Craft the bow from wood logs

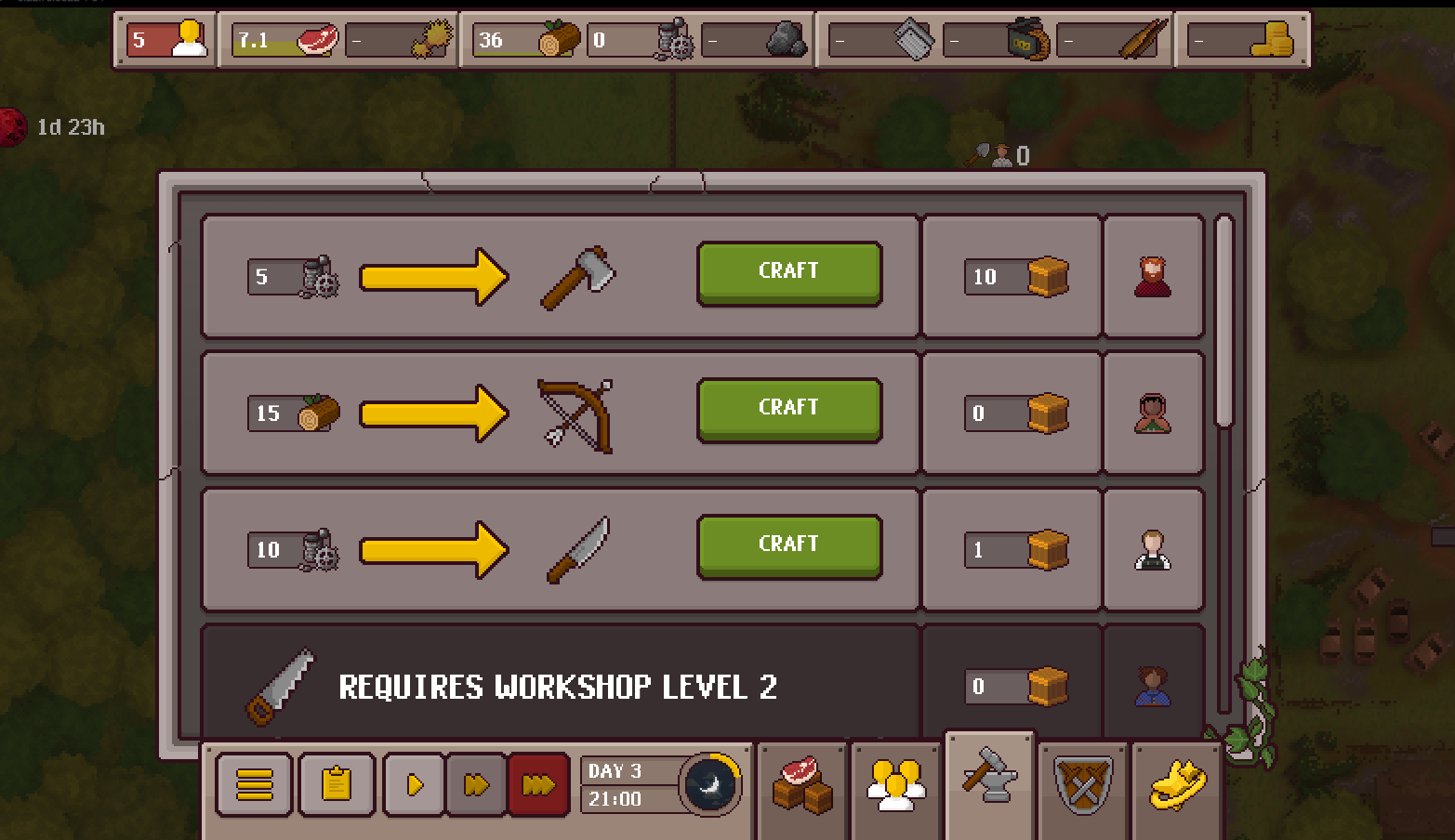pos(788,409)
